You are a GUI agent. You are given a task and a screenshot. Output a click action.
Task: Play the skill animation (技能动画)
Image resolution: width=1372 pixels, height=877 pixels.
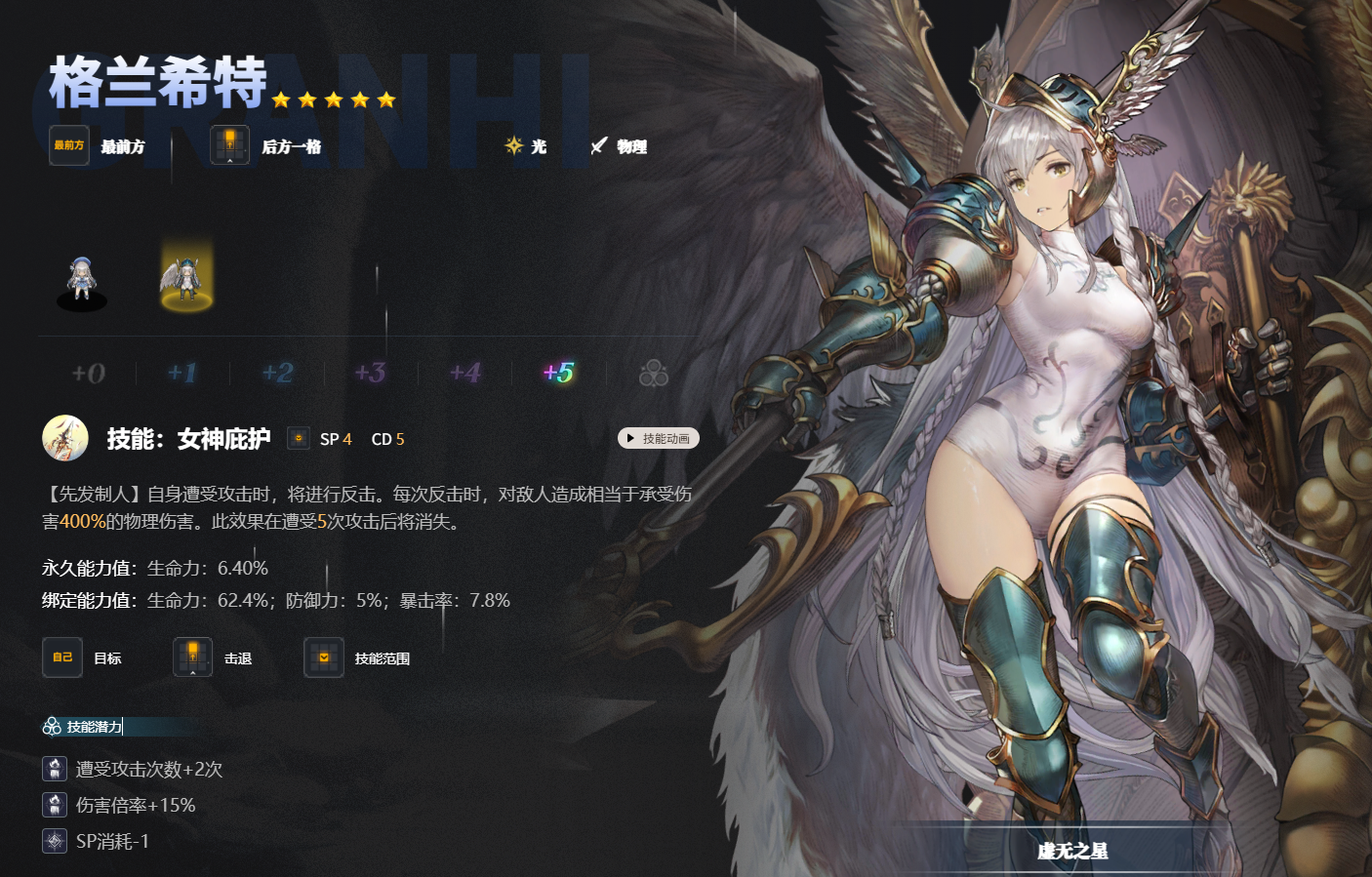pyautogui.click(x=659, y=439)
